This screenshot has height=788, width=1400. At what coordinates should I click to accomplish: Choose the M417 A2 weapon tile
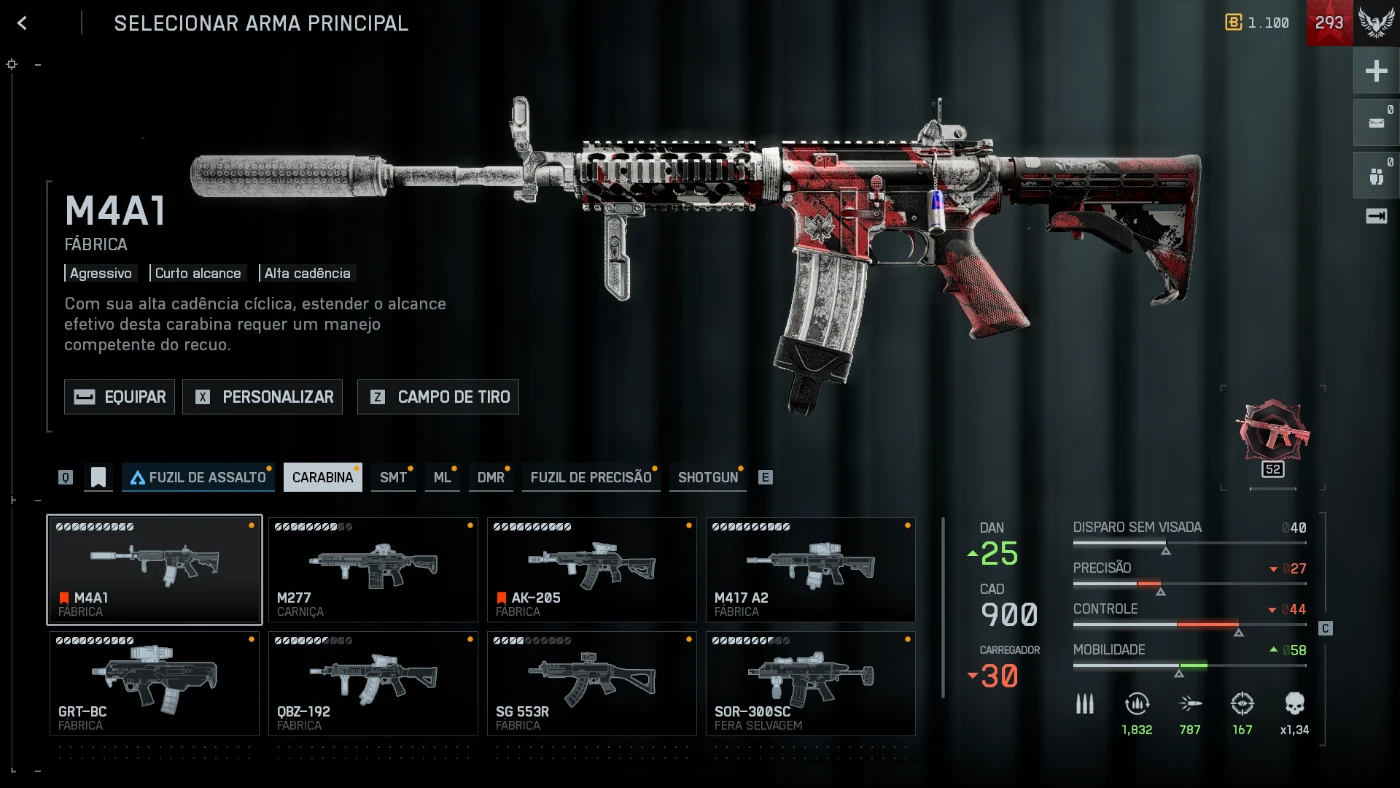[811, 569]
